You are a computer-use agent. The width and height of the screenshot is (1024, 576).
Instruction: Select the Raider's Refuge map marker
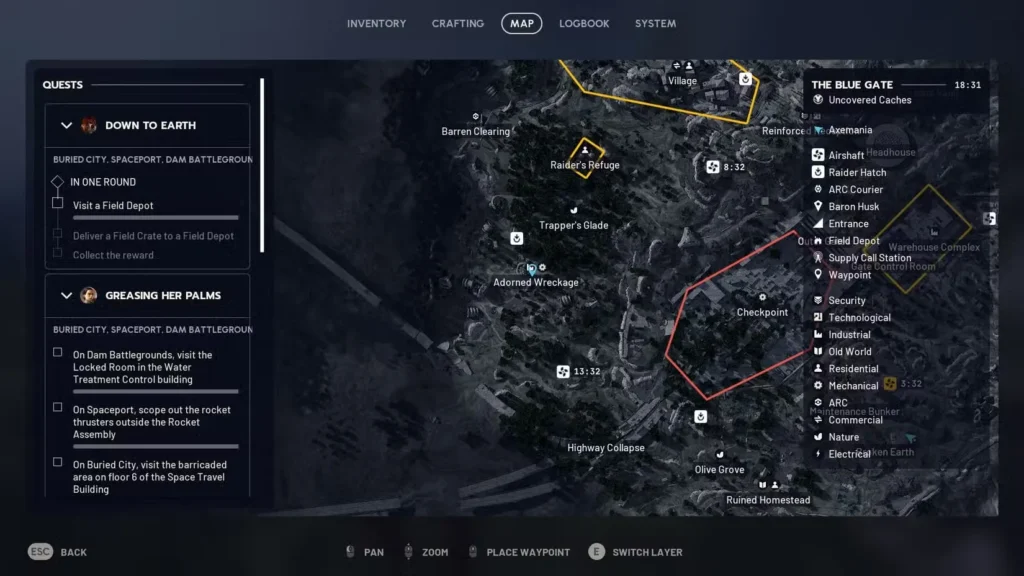tap(585, 152)
